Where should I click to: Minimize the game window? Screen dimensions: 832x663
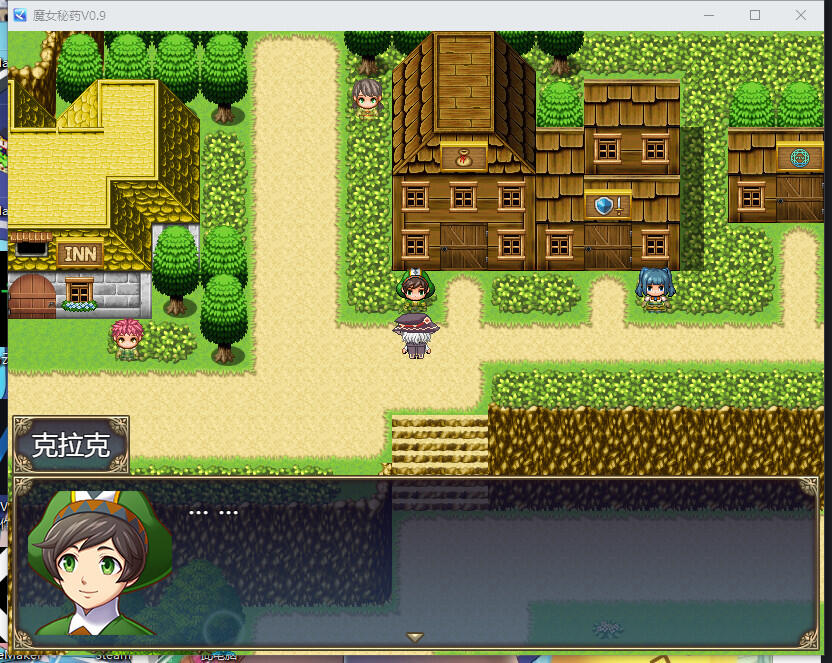[709, 15]
